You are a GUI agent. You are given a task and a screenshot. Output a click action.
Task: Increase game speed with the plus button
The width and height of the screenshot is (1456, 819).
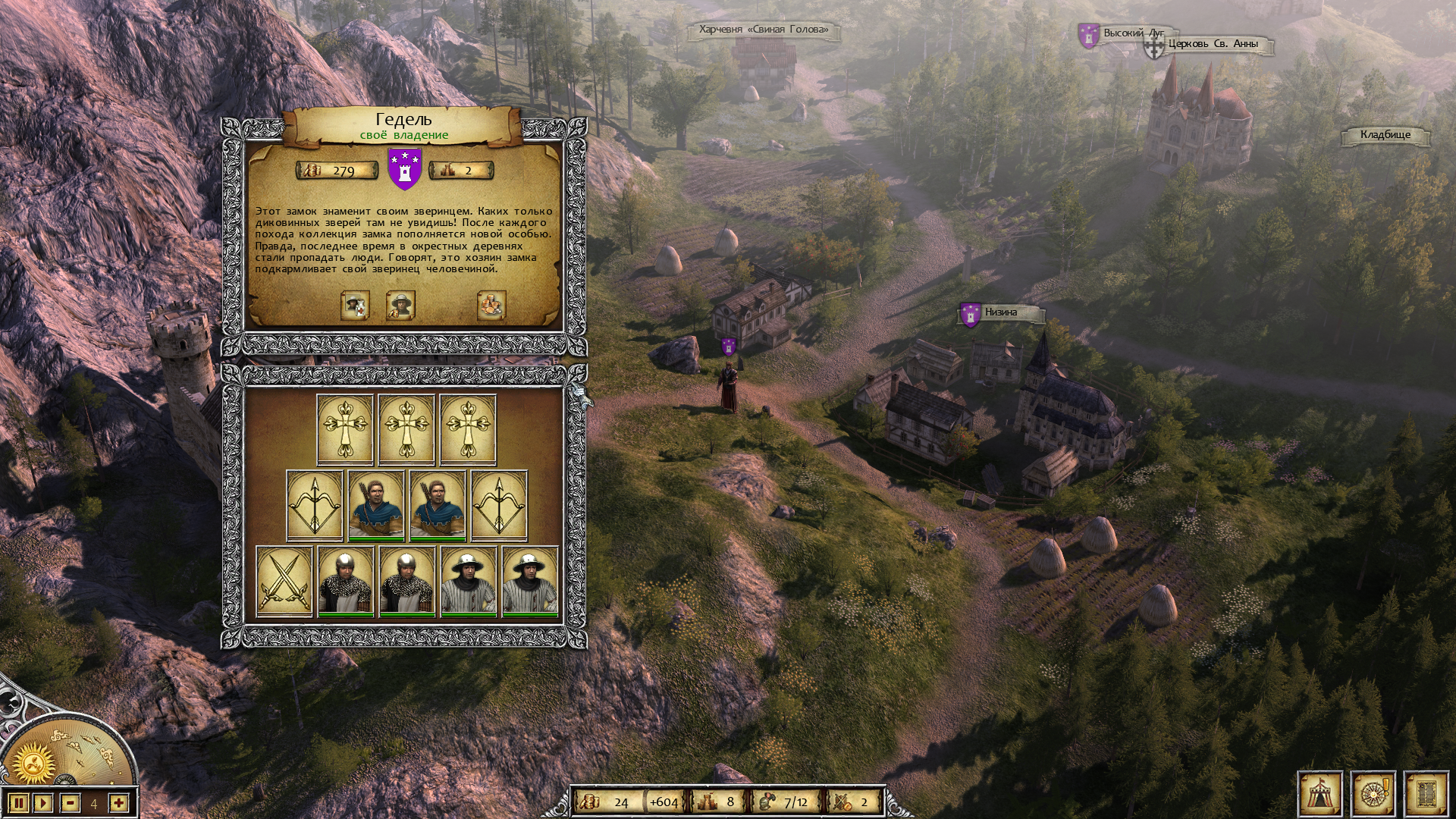click(x=118, y=803)
